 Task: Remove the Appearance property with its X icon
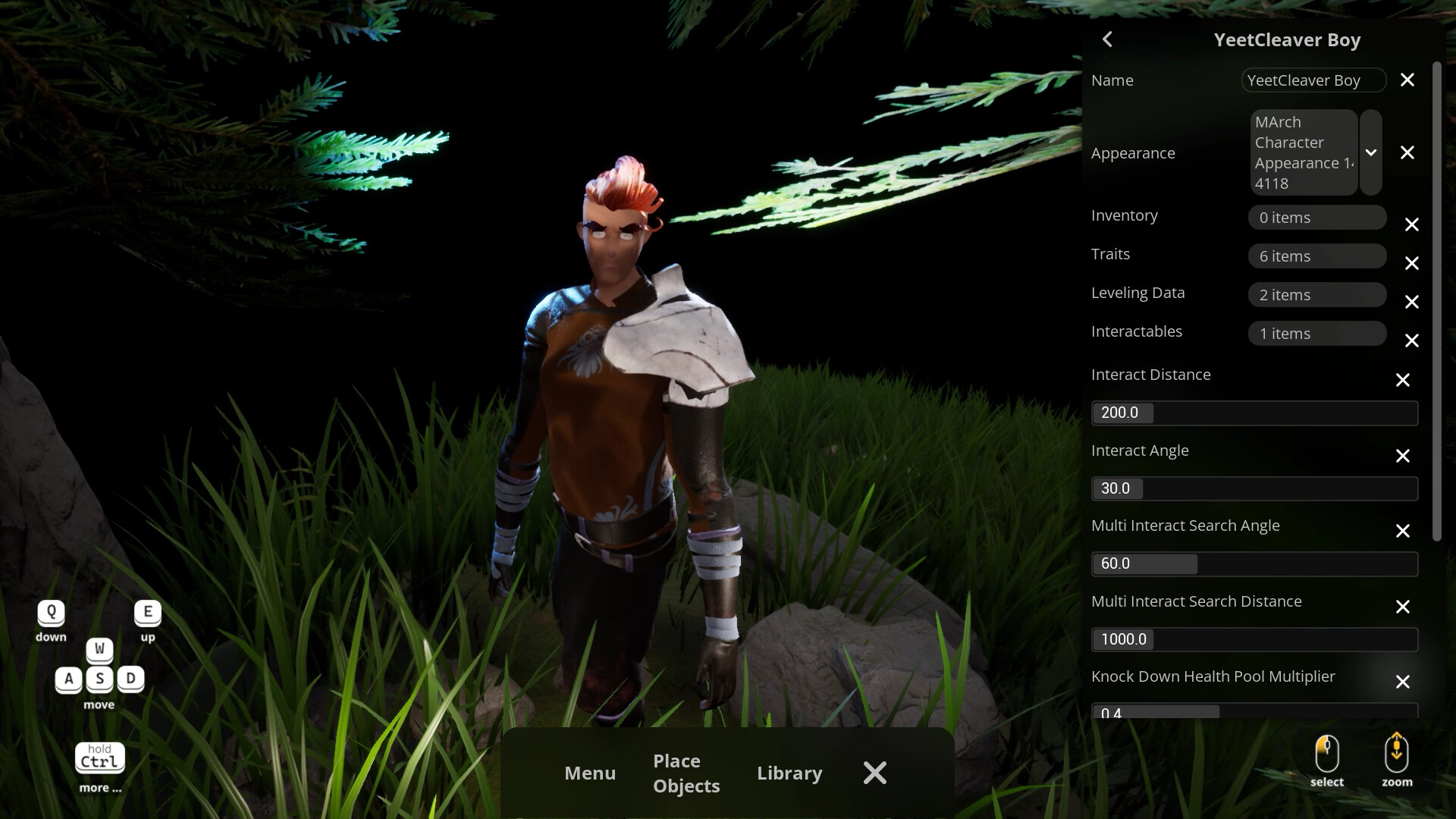point(1408,152)
